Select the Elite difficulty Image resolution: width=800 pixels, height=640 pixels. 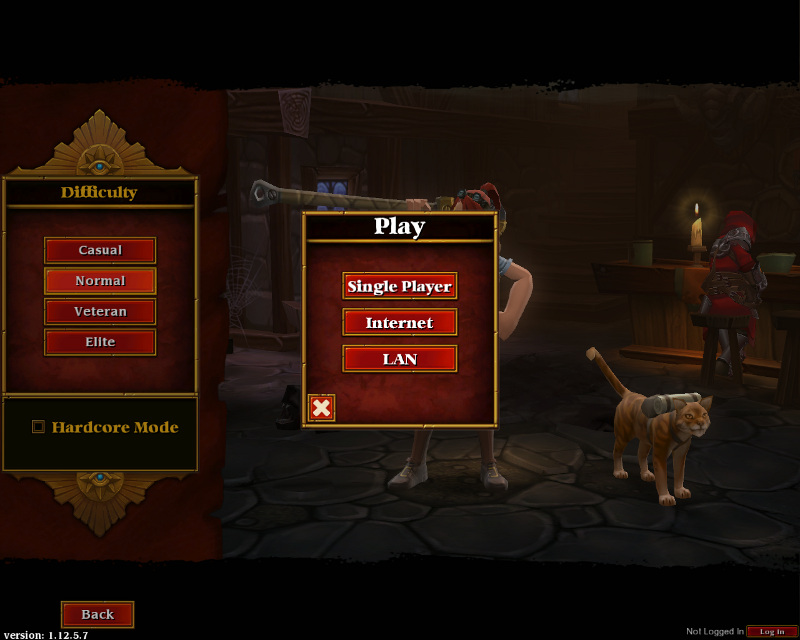[x=100, y=342]
